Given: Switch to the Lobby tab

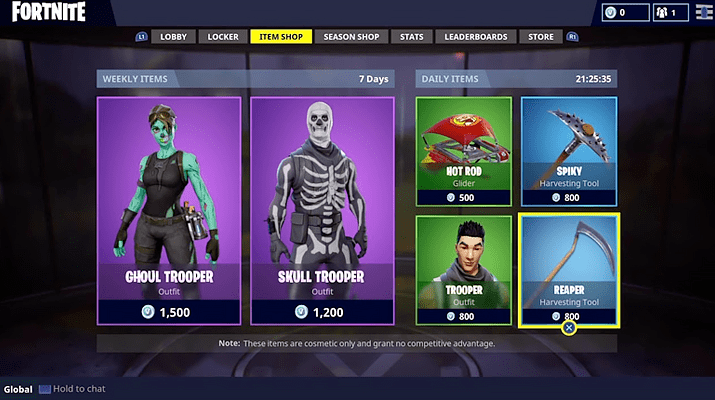Looking at the screenshot, I should [173, 37].
